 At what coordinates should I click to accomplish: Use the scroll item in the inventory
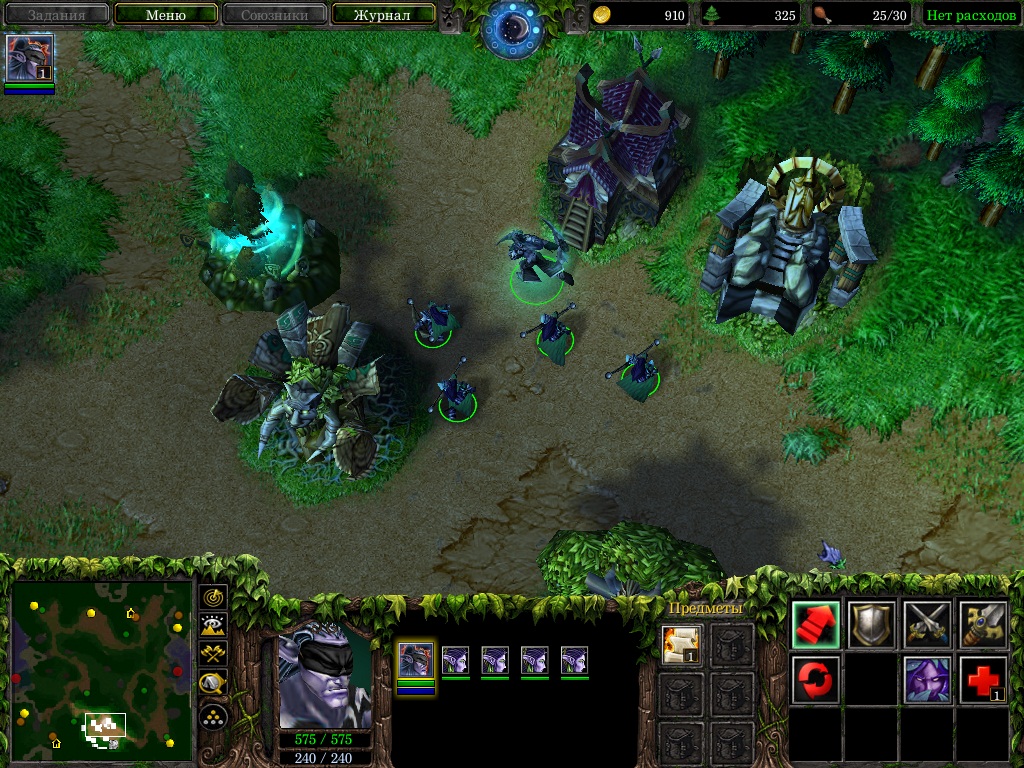[x=682, y=644]
